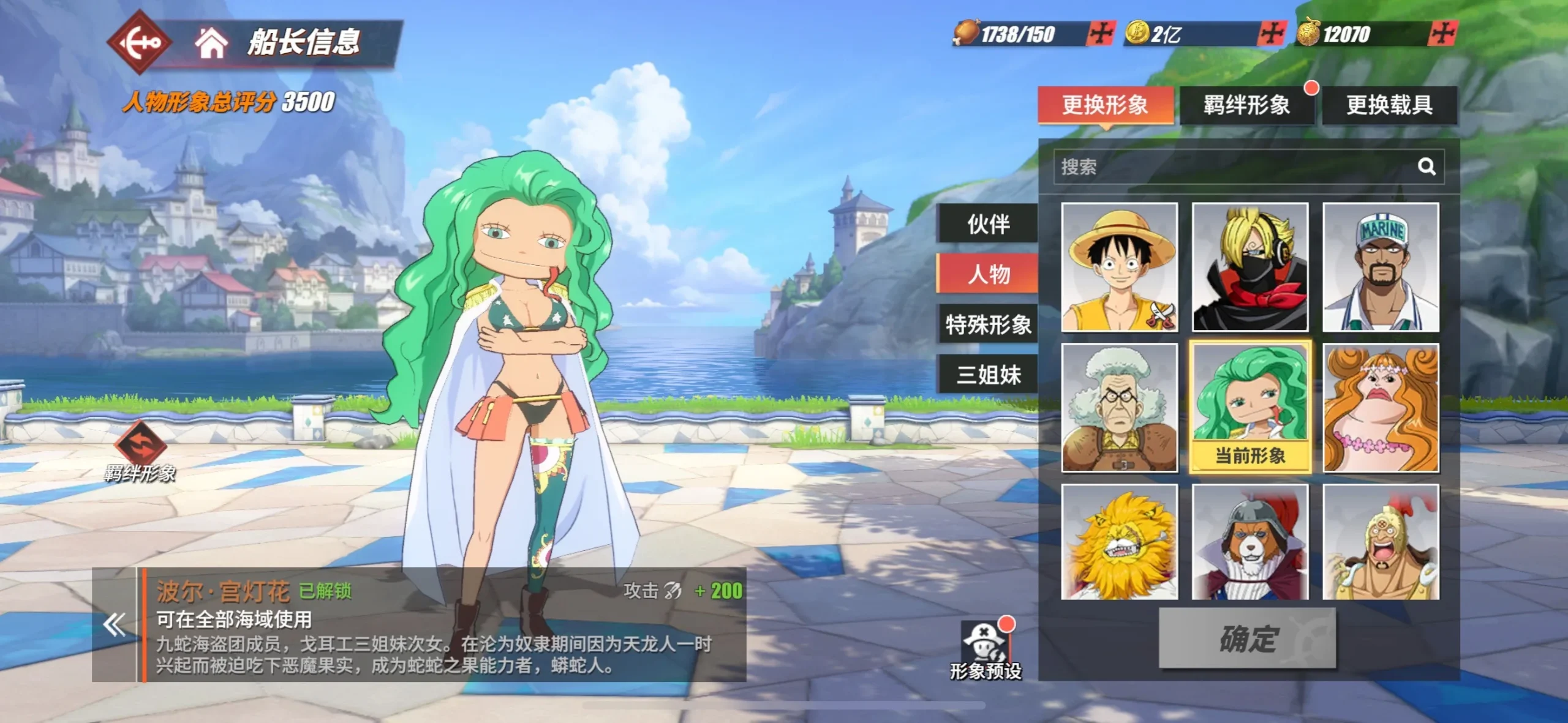Image resolution: width=1568 pixels, height=723 pixels.
Task: Collapse the description panel with double arrows
Action: [115, 625]
